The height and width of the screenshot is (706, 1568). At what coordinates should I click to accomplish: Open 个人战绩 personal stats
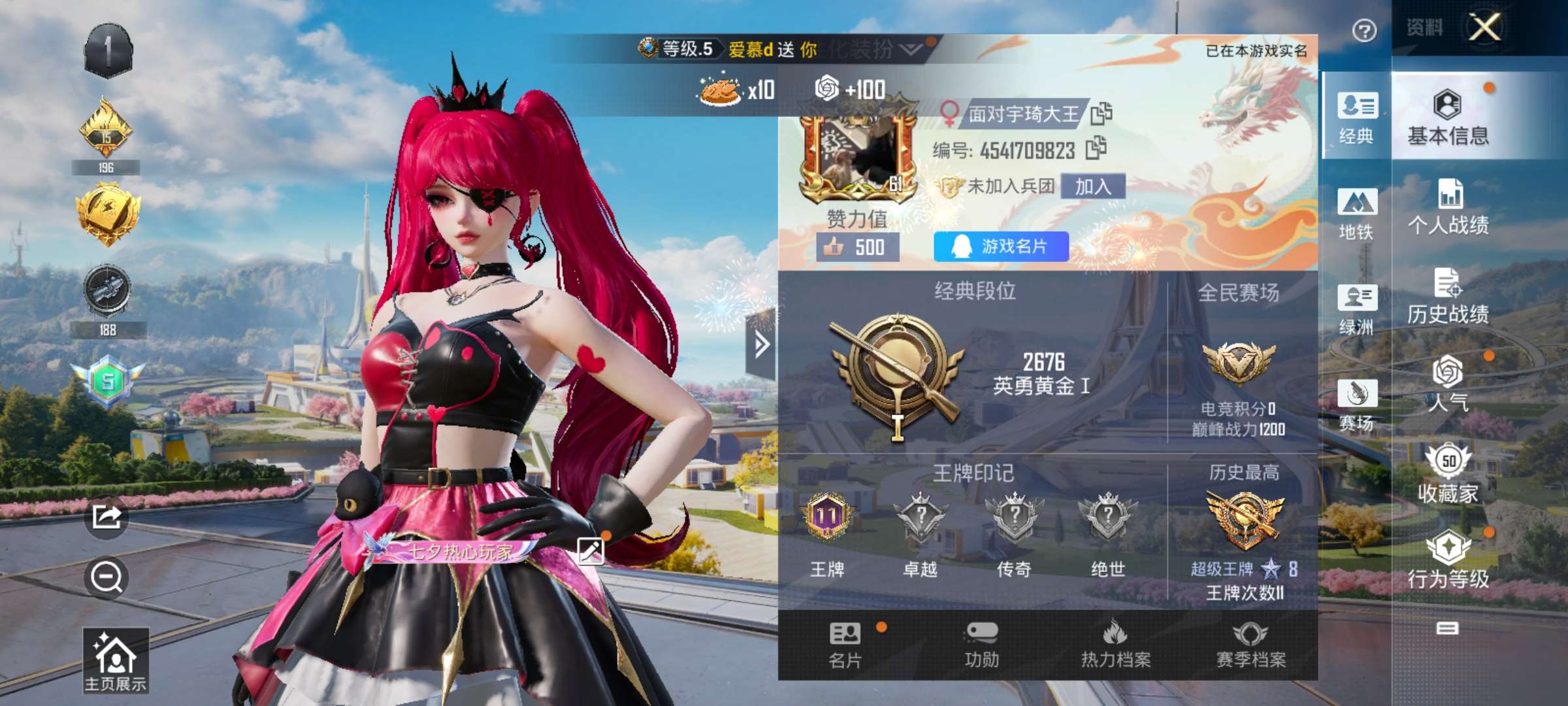[1448, 207]
